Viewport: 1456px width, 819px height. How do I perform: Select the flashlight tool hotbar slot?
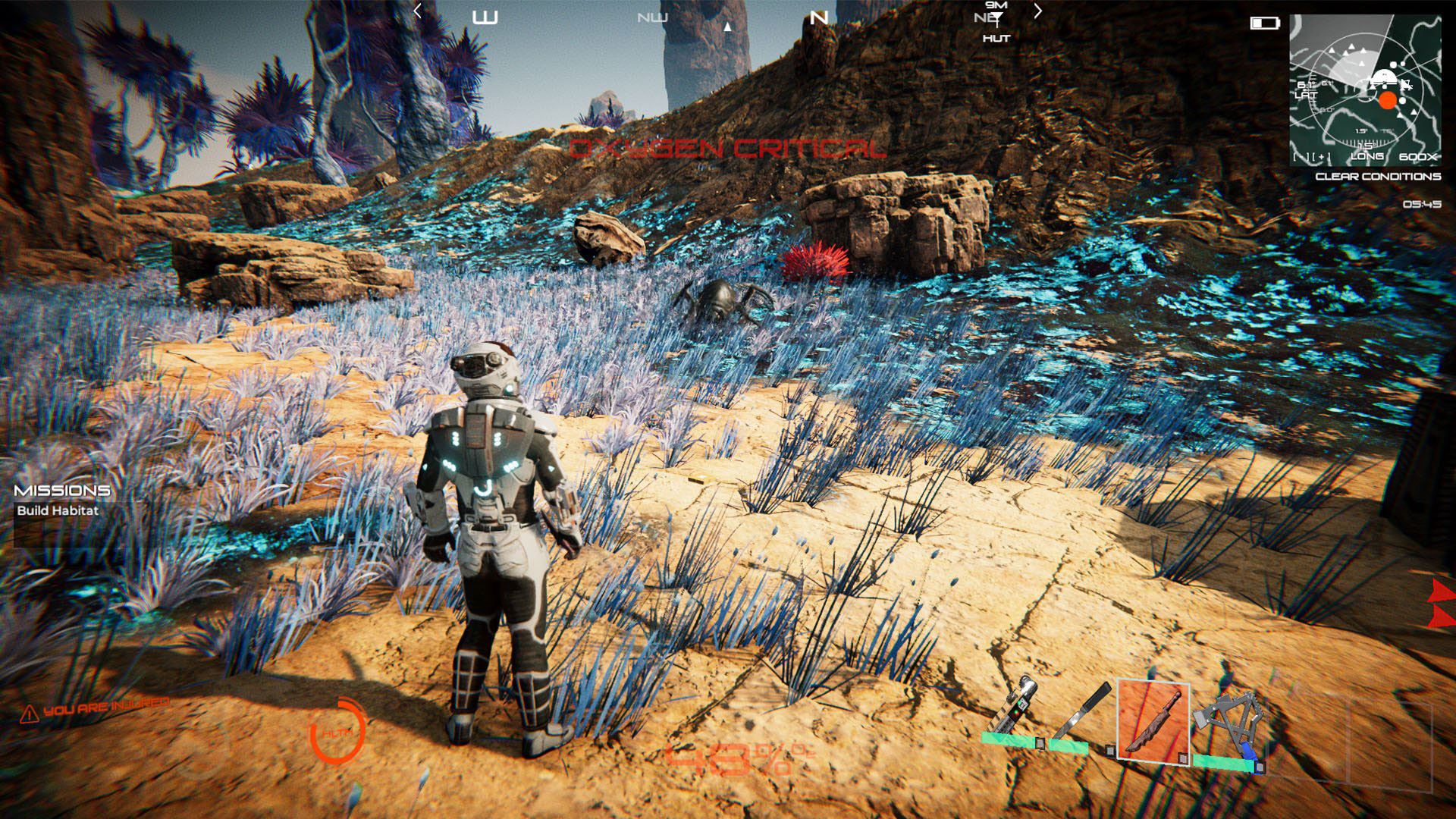tap(1012, 713)
